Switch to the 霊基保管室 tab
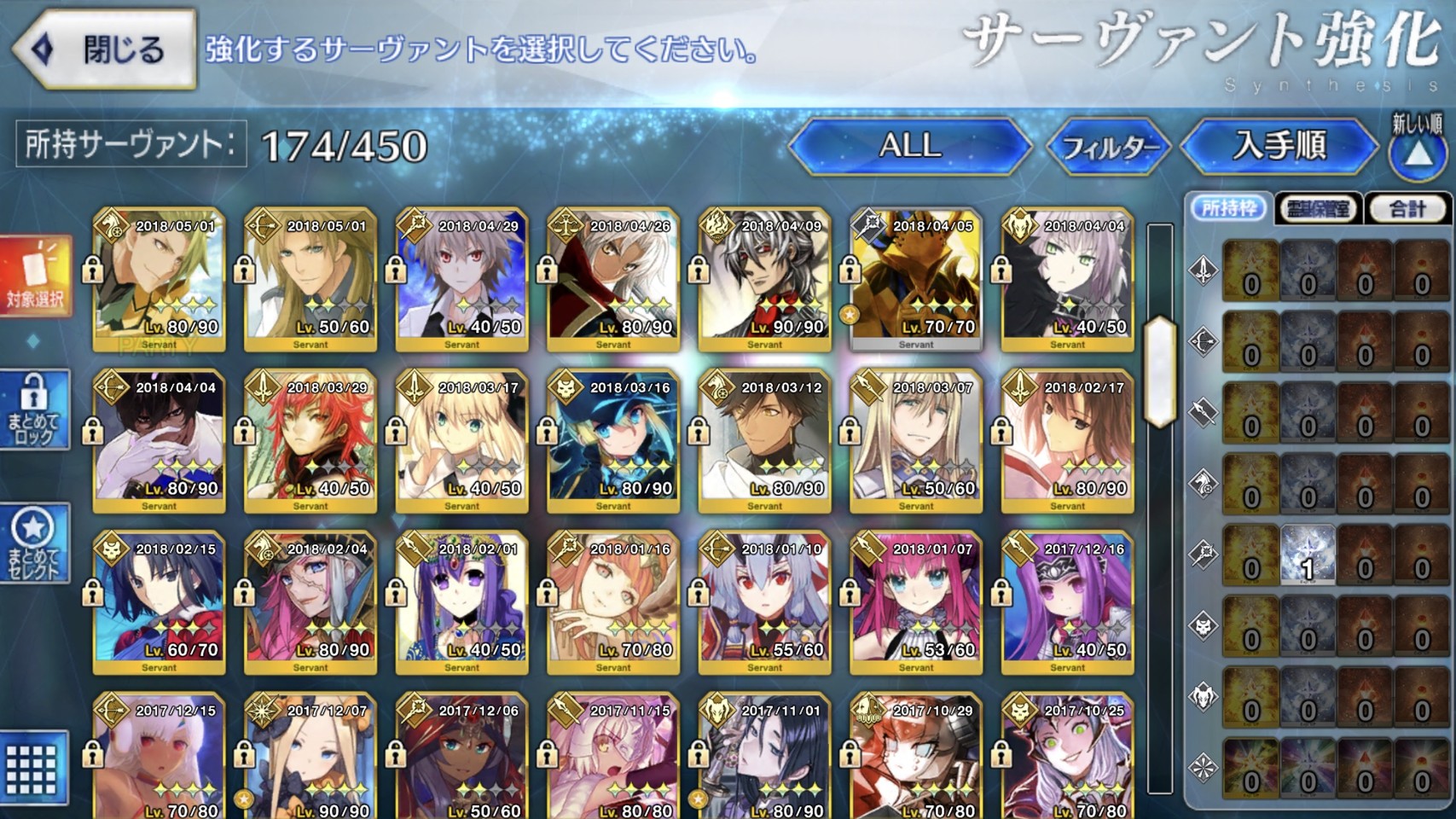Image resolution: width=1456 pixels, height=819 pixels. pyautogui.click(x=1318, y=208)
